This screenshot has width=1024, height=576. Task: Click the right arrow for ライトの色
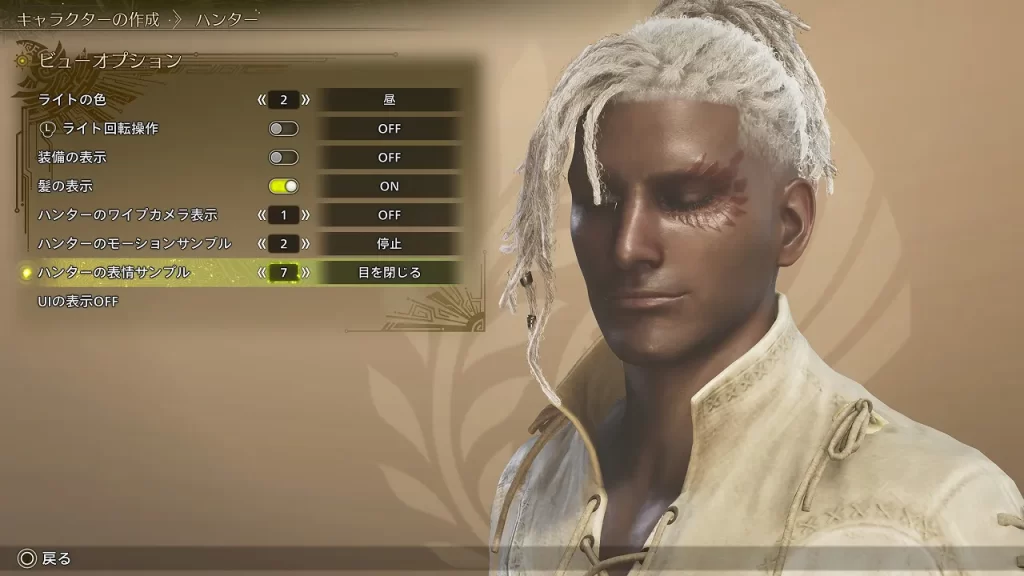coord(306,99)
